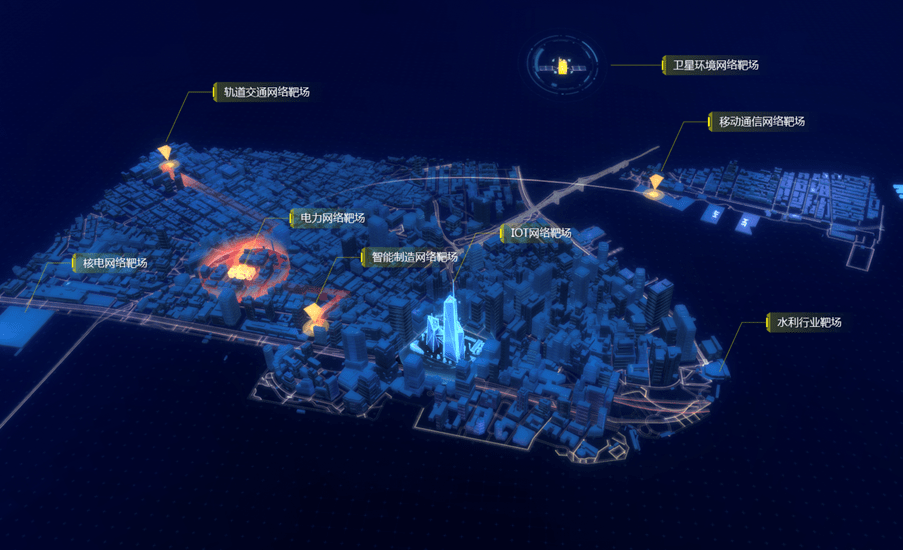The image size is (903, 550).
Task: Select the 轨道交通网络靶场 label
Action: click(265, 92)
